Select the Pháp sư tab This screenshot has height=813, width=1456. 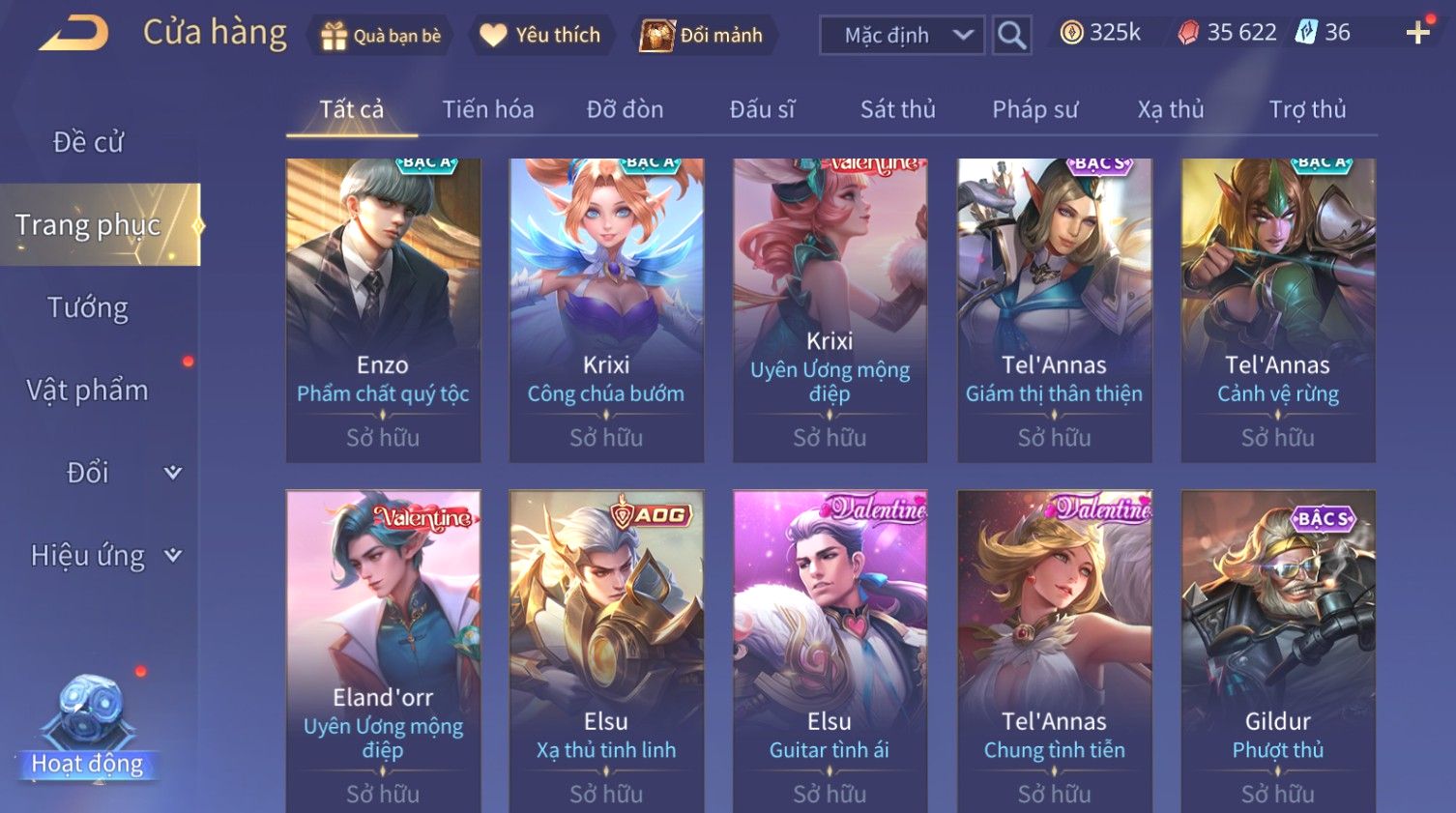(x=1034, y=109)
